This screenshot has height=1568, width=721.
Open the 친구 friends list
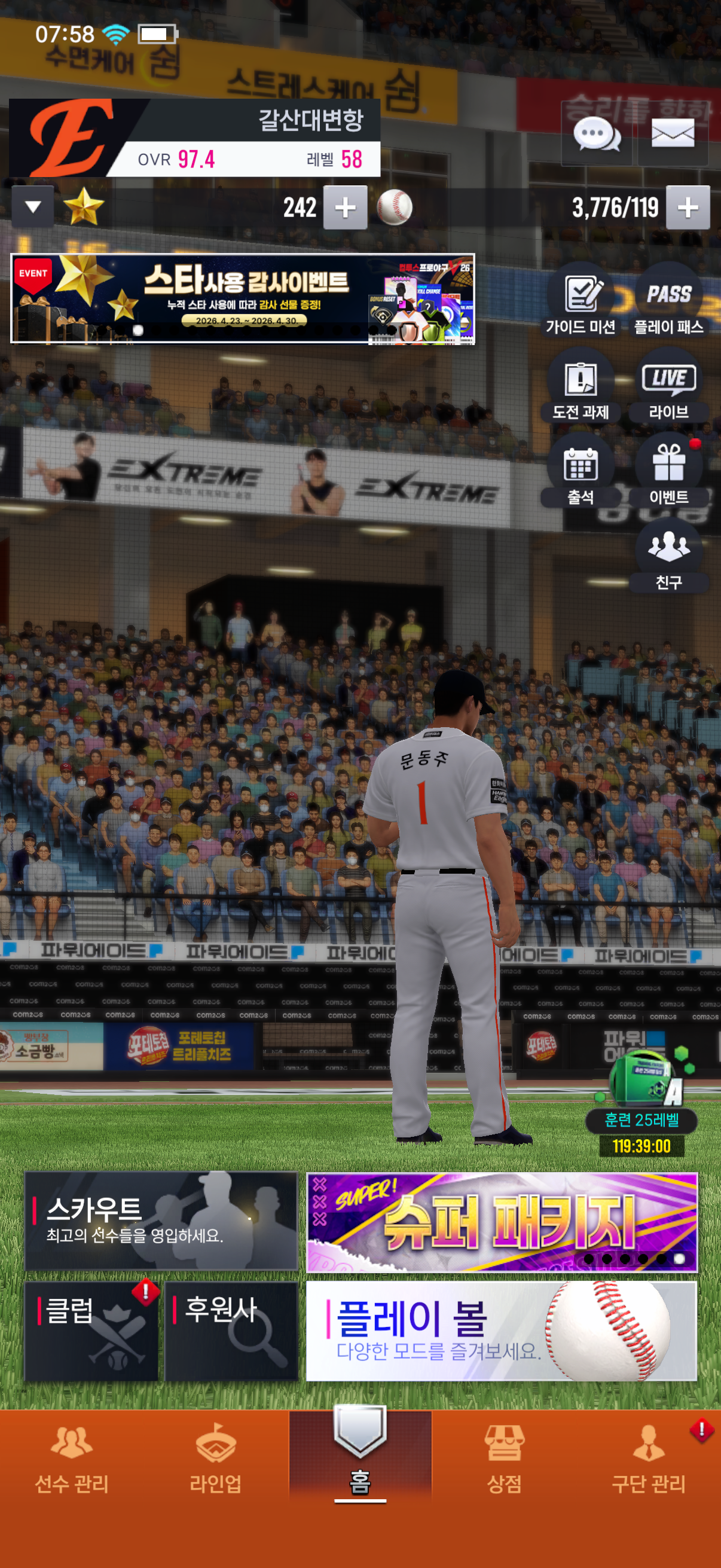[668, 556]
